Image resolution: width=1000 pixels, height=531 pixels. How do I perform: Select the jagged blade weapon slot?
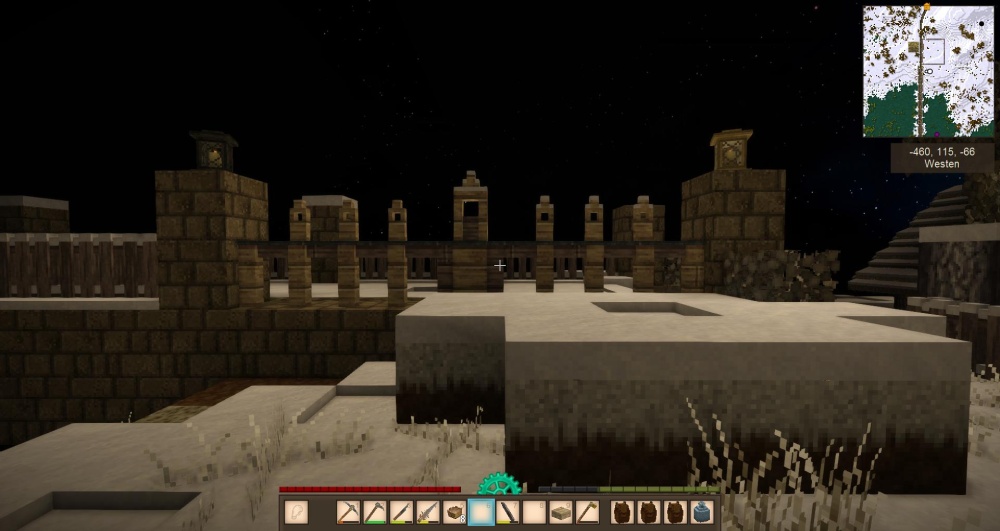tap(428, 512)
